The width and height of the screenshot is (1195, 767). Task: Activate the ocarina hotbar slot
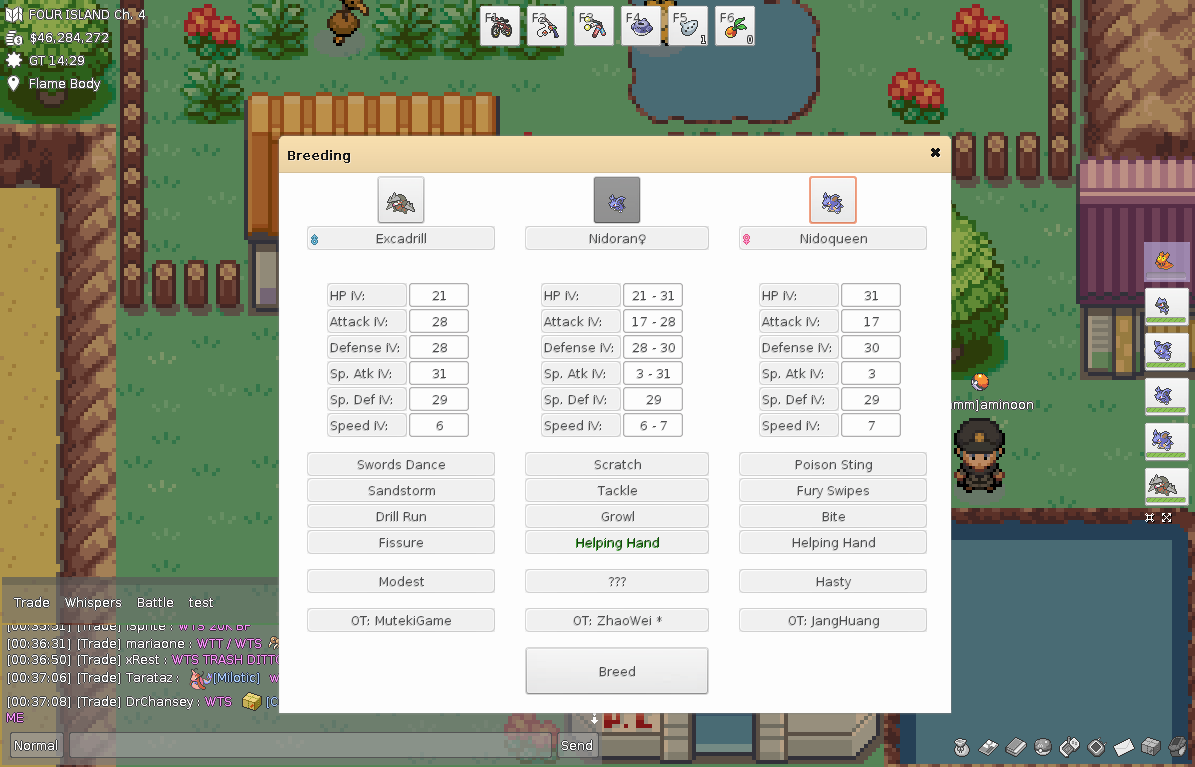coord(687,26)
